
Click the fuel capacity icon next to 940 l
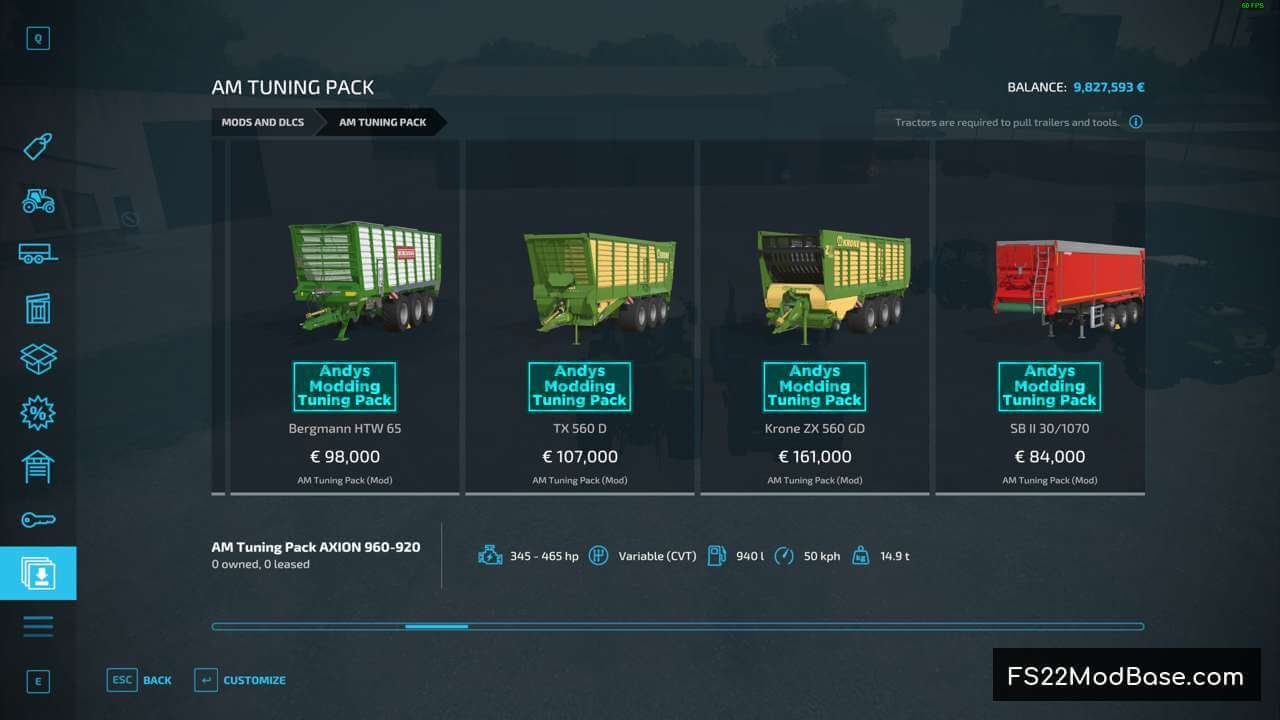point(716,555)
